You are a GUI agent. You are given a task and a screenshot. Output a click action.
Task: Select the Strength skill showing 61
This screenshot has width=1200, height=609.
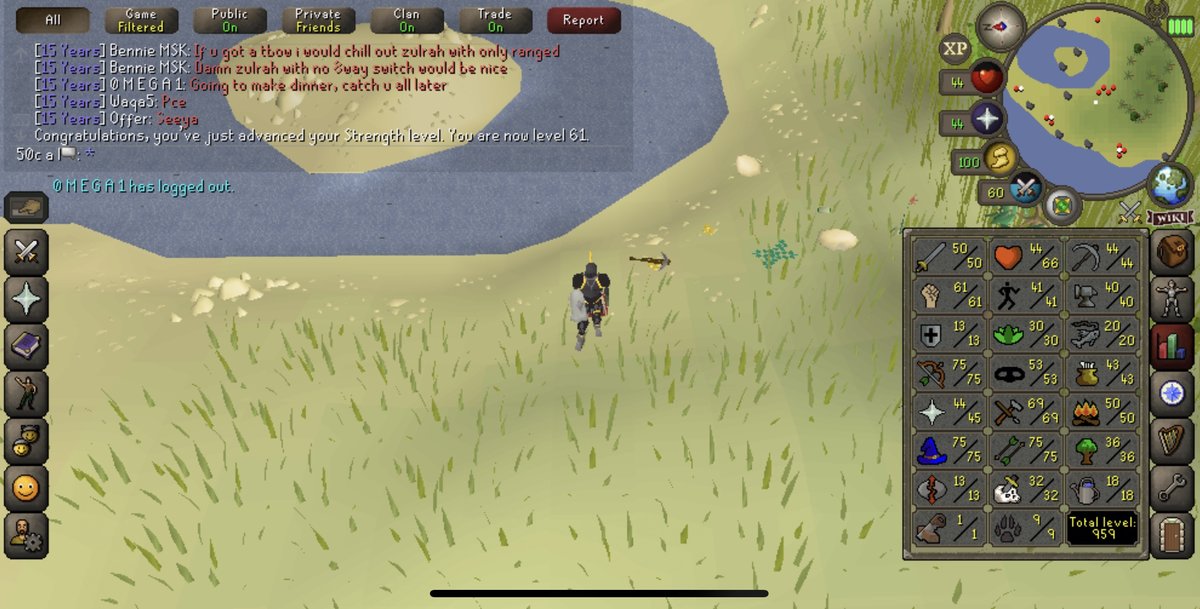tap(948, 295)
